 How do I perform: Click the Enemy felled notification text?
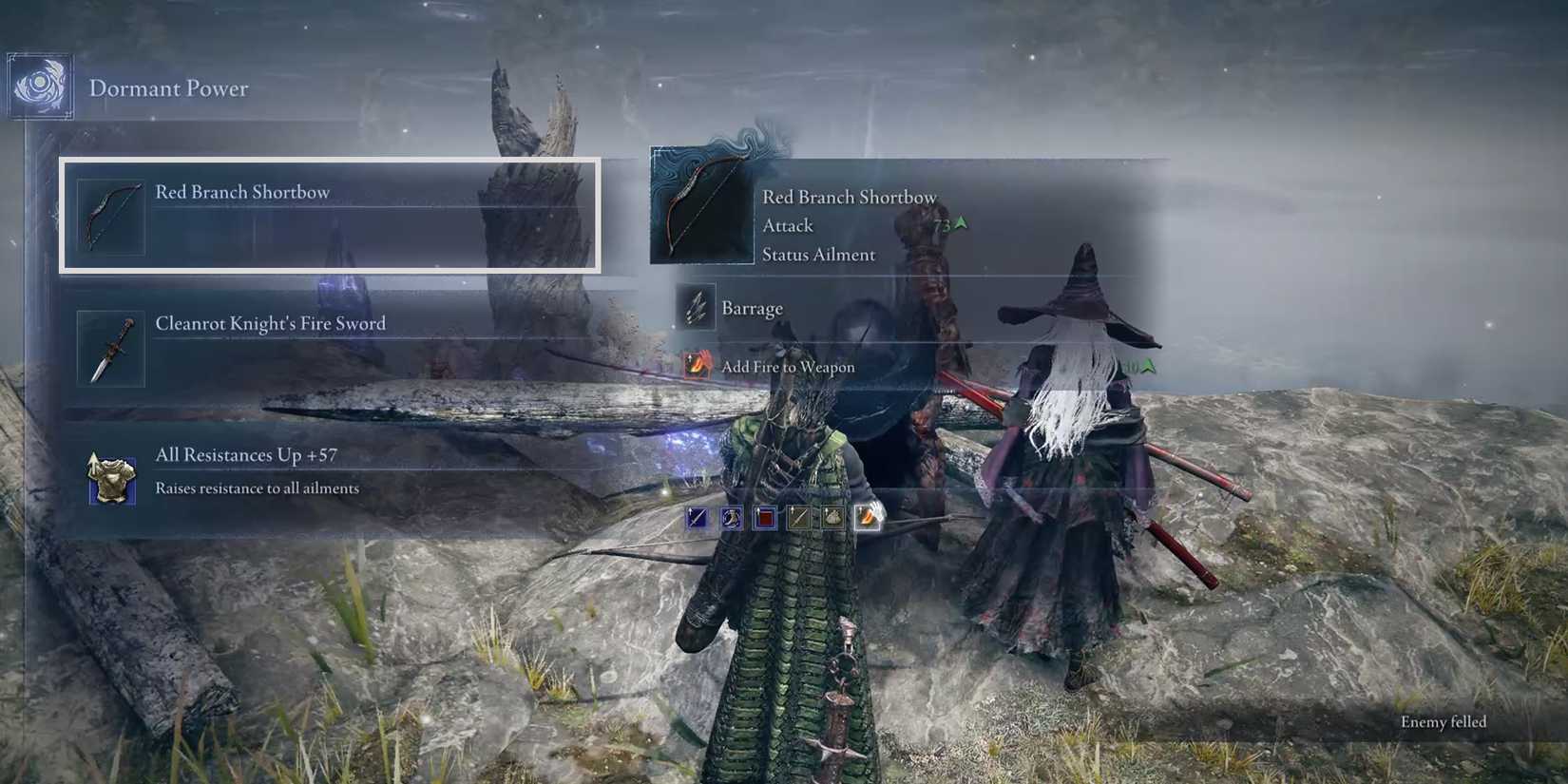(x=1443, y=722)
